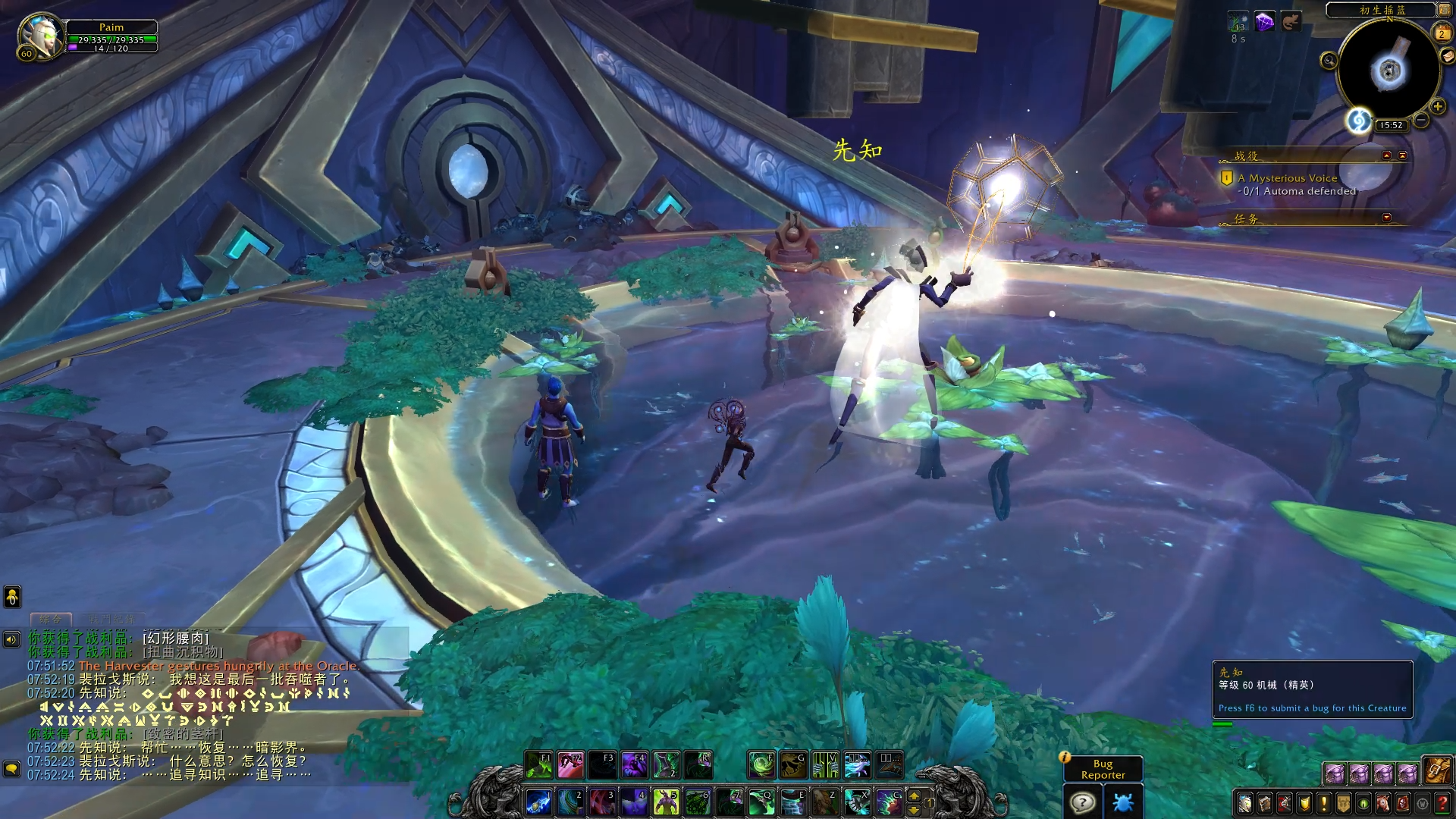Open the quest log exclamation mark button
The image size is (1456, 819).
point(1324,802)
